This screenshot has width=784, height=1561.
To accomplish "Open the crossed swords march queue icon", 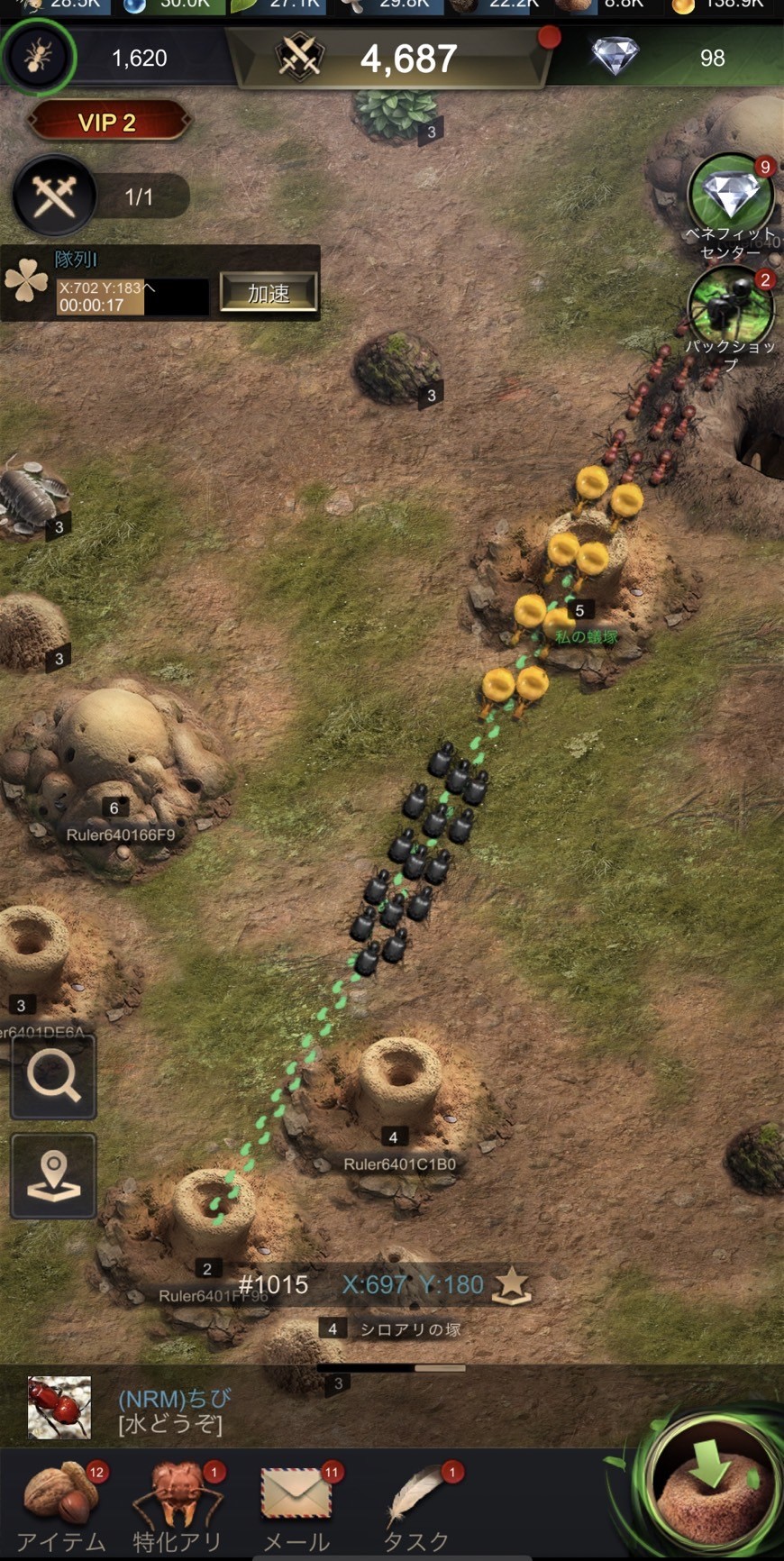I will coord(53,196).
